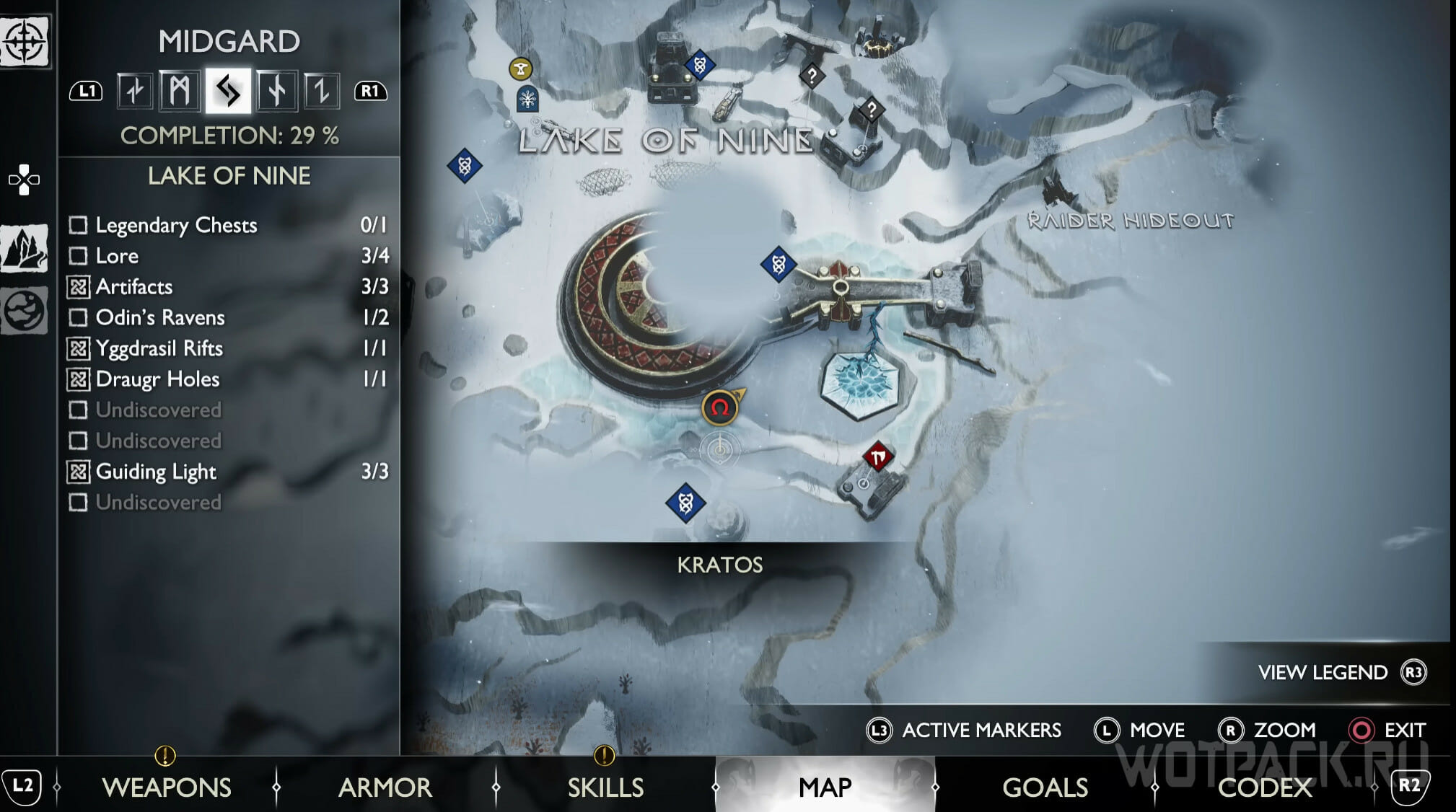Click the Raider Hideout map label
The width and height of the screenshot is (1456, 812).
1130,220
